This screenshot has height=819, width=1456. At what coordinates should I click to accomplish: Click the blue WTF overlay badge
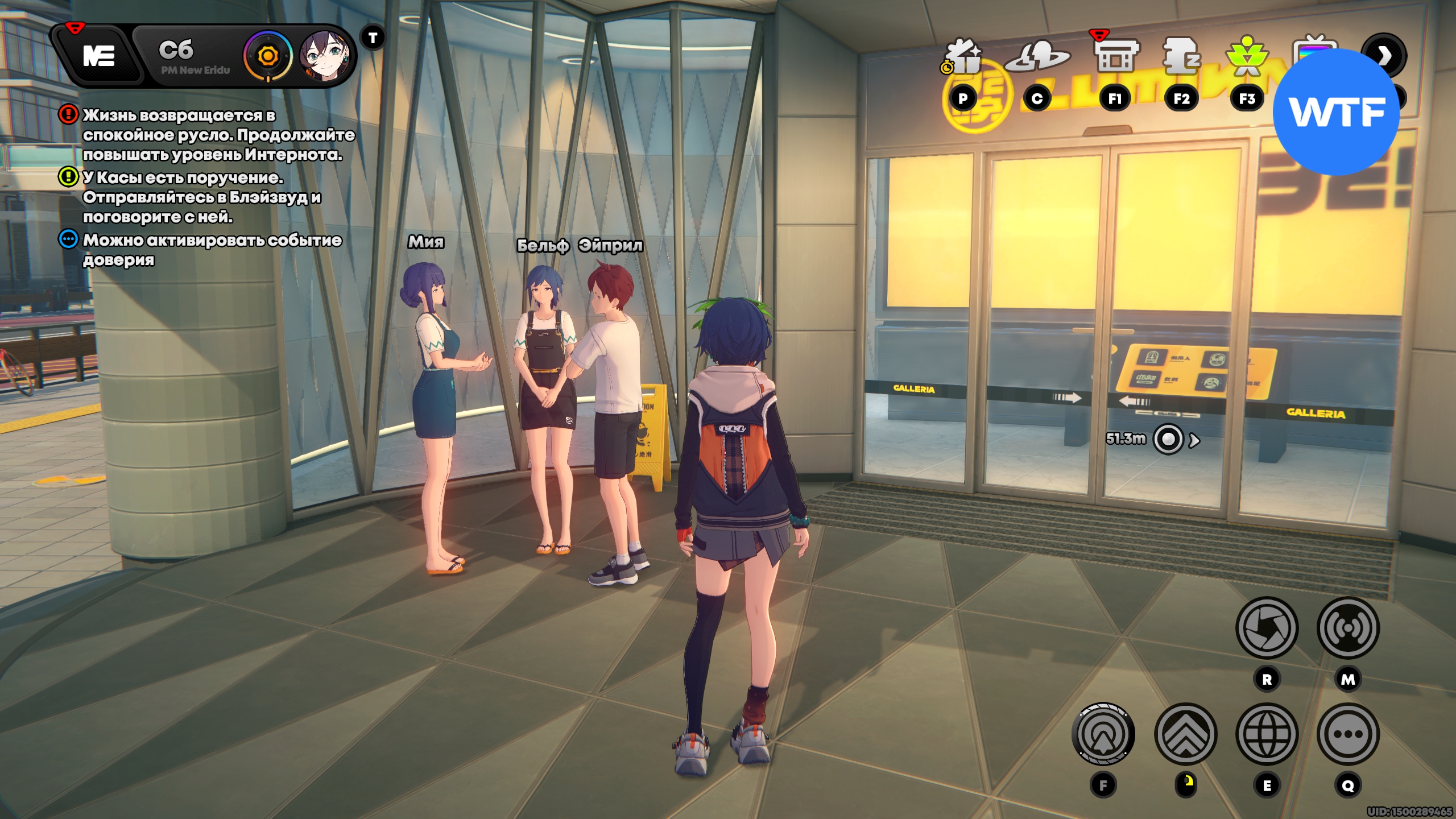point(1336,112)
